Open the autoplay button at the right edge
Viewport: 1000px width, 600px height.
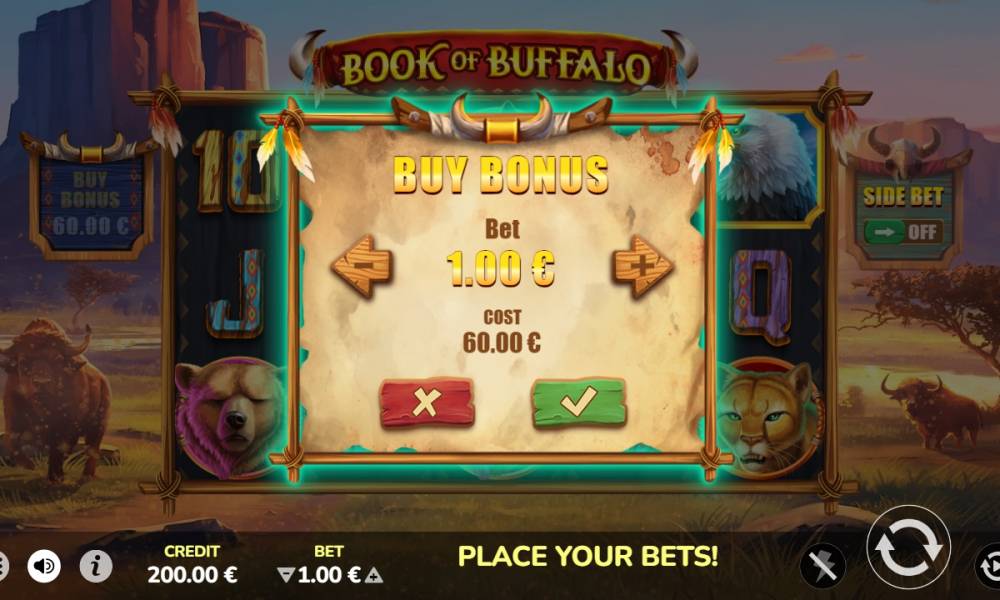coord(988,567)
